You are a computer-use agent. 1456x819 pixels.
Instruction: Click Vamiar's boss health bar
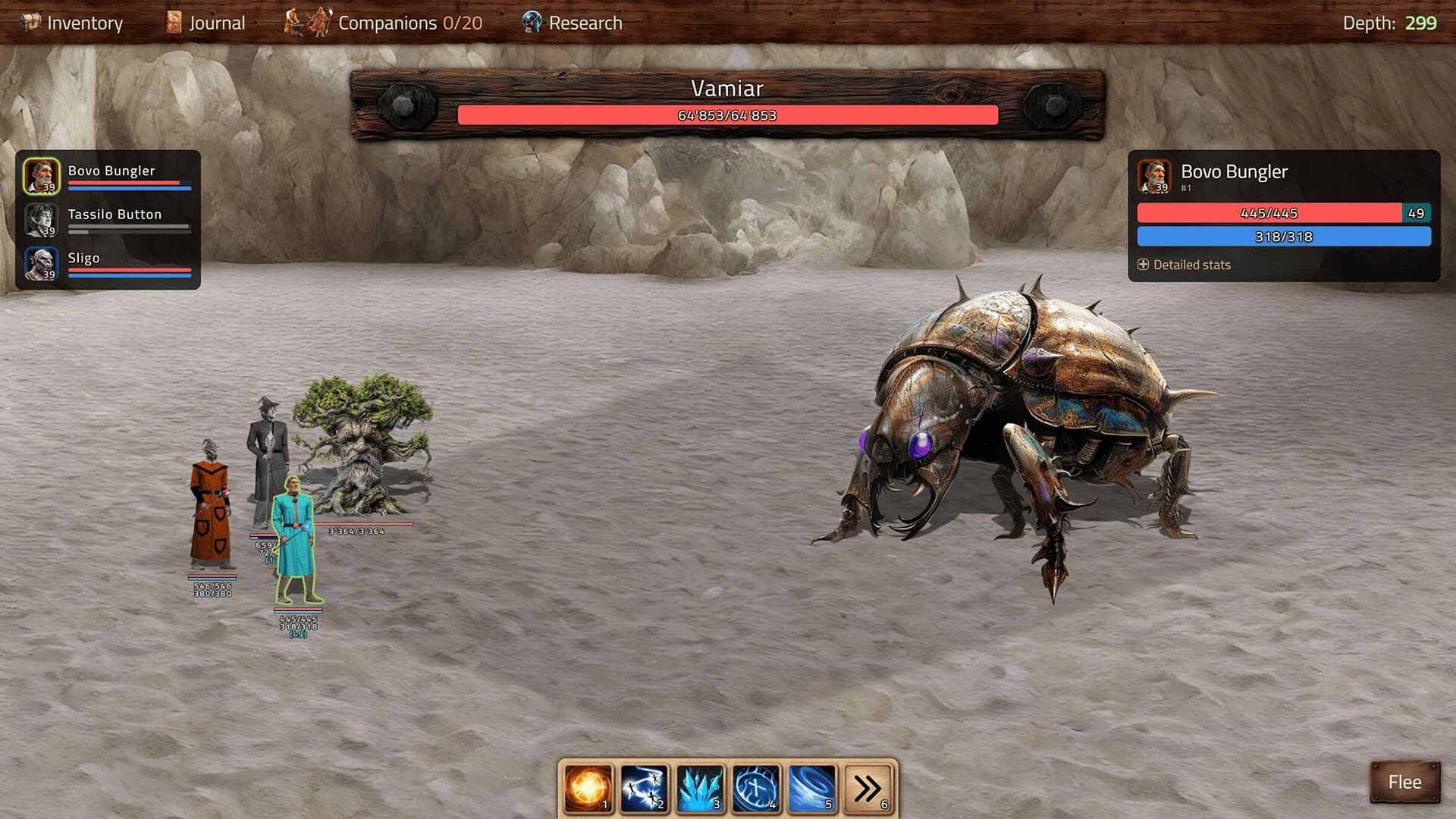[x=726, y=116]
